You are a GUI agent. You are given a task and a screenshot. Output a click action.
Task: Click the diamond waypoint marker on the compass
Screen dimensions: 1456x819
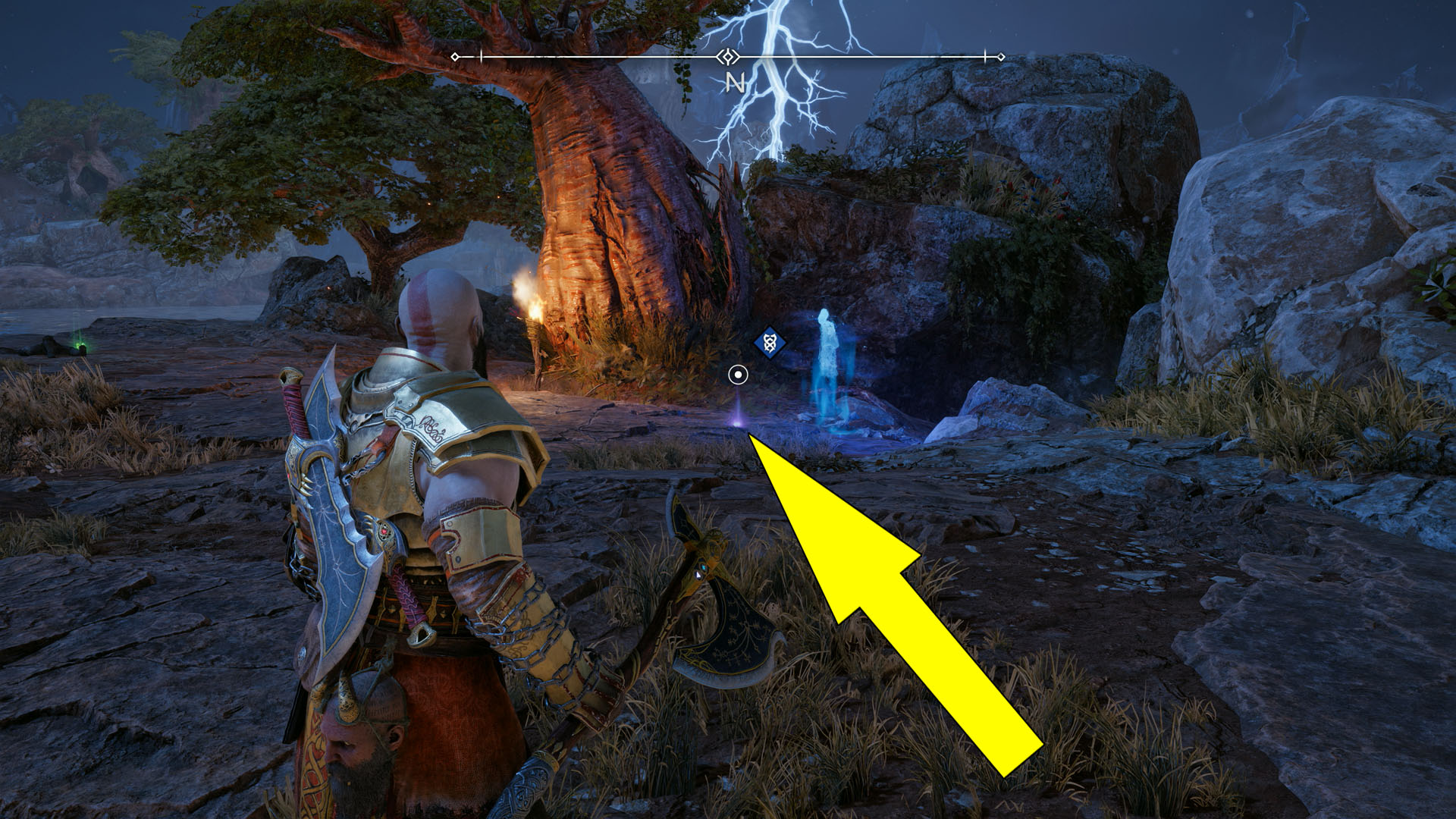point(726,55)
